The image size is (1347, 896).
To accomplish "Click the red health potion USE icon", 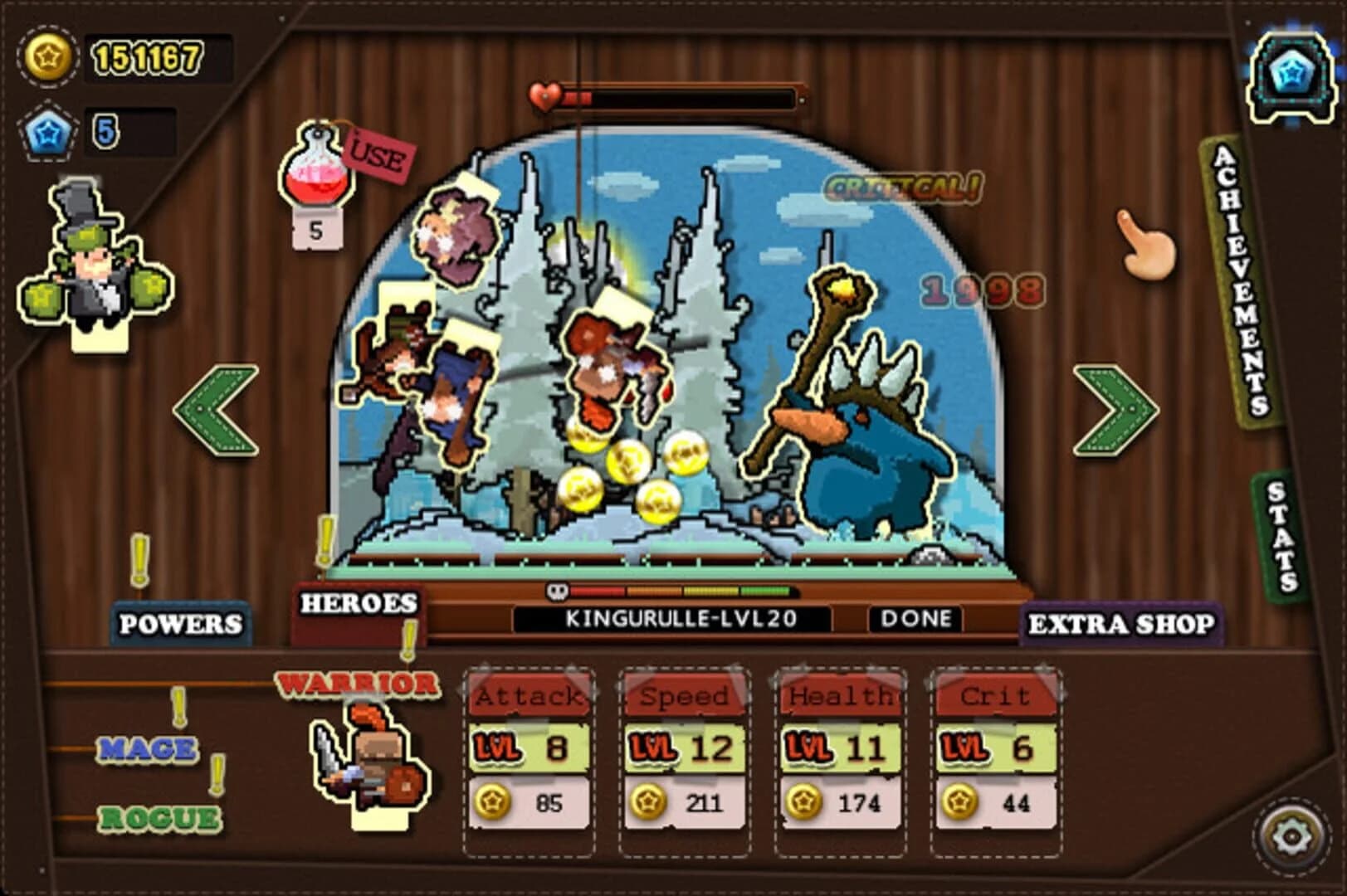I will (320, 166).
